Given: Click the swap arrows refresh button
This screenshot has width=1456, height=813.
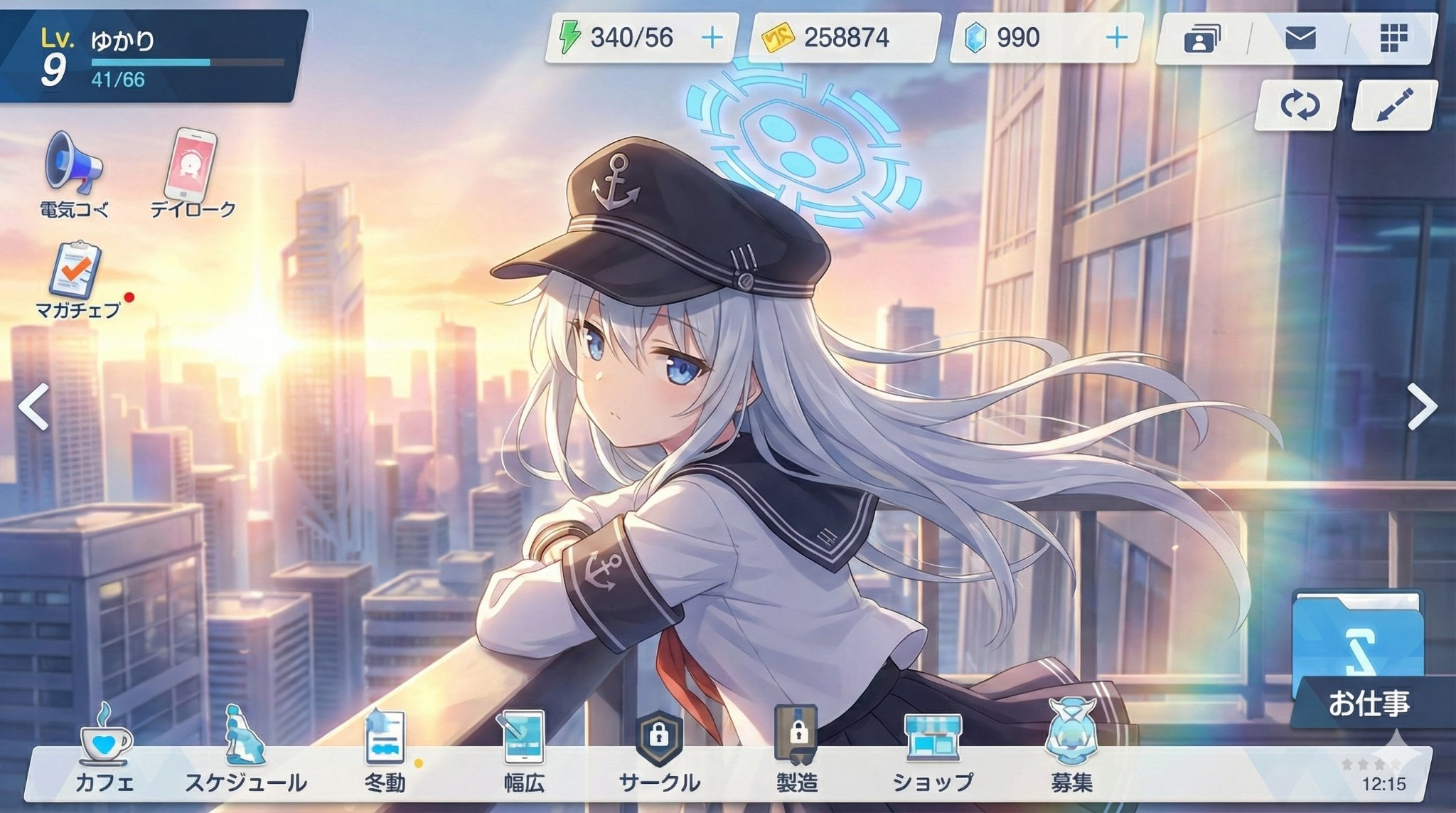Looking at the screenshot, I should click(1299, 106).
